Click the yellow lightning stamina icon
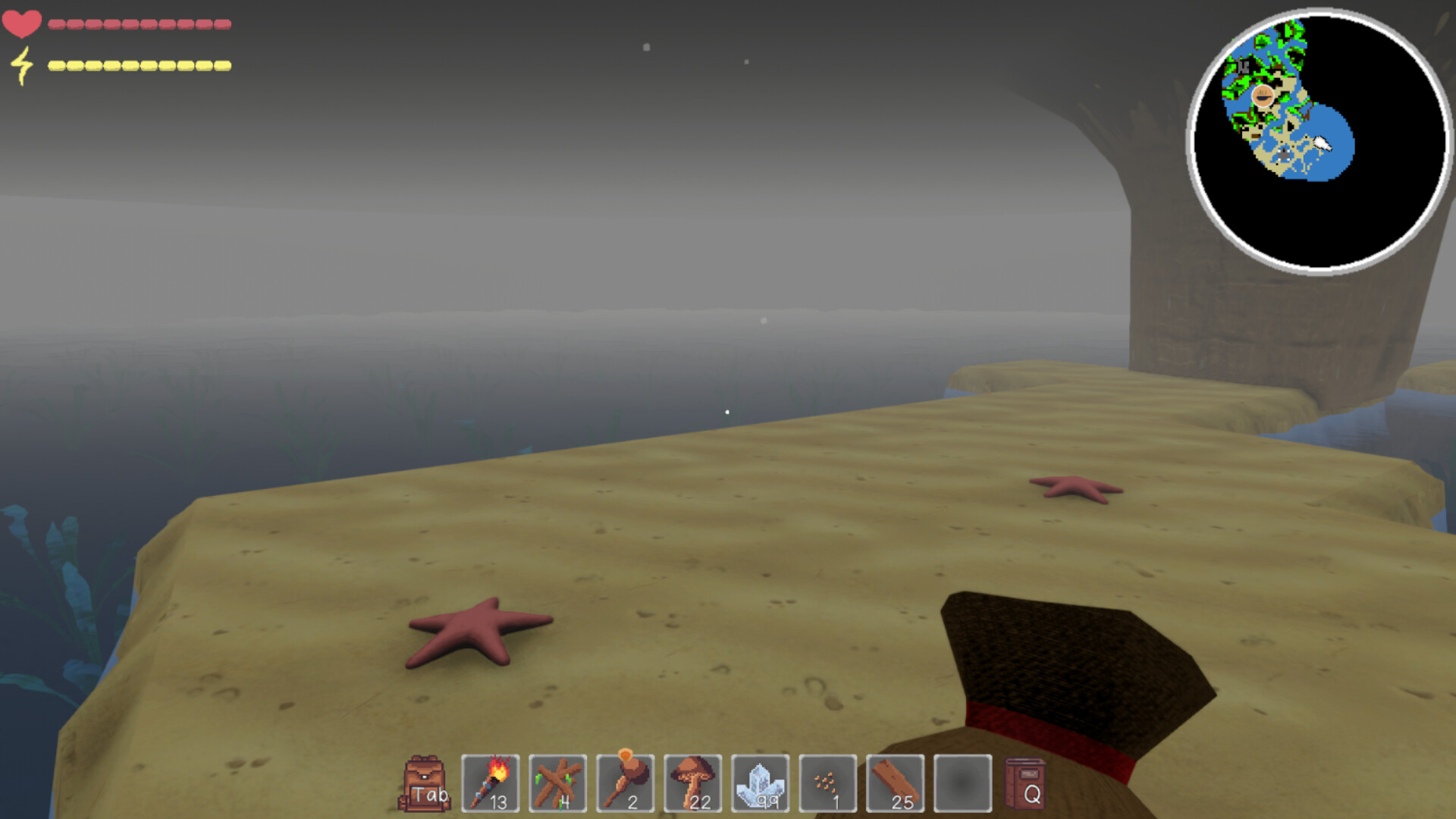 [23, 64]
